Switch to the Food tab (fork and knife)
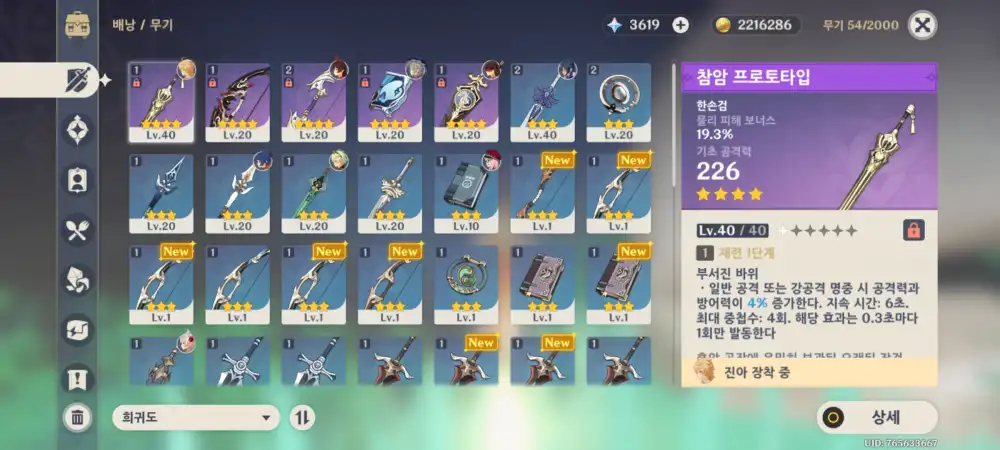1000x450 pixels. [x=77, y=231]
